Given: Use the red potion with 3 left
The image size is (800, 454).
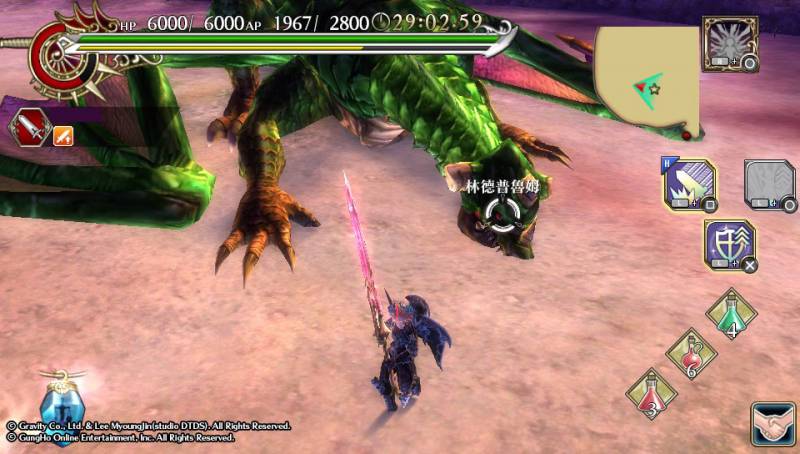Looking at the screenshot, I should coord(652,393).
